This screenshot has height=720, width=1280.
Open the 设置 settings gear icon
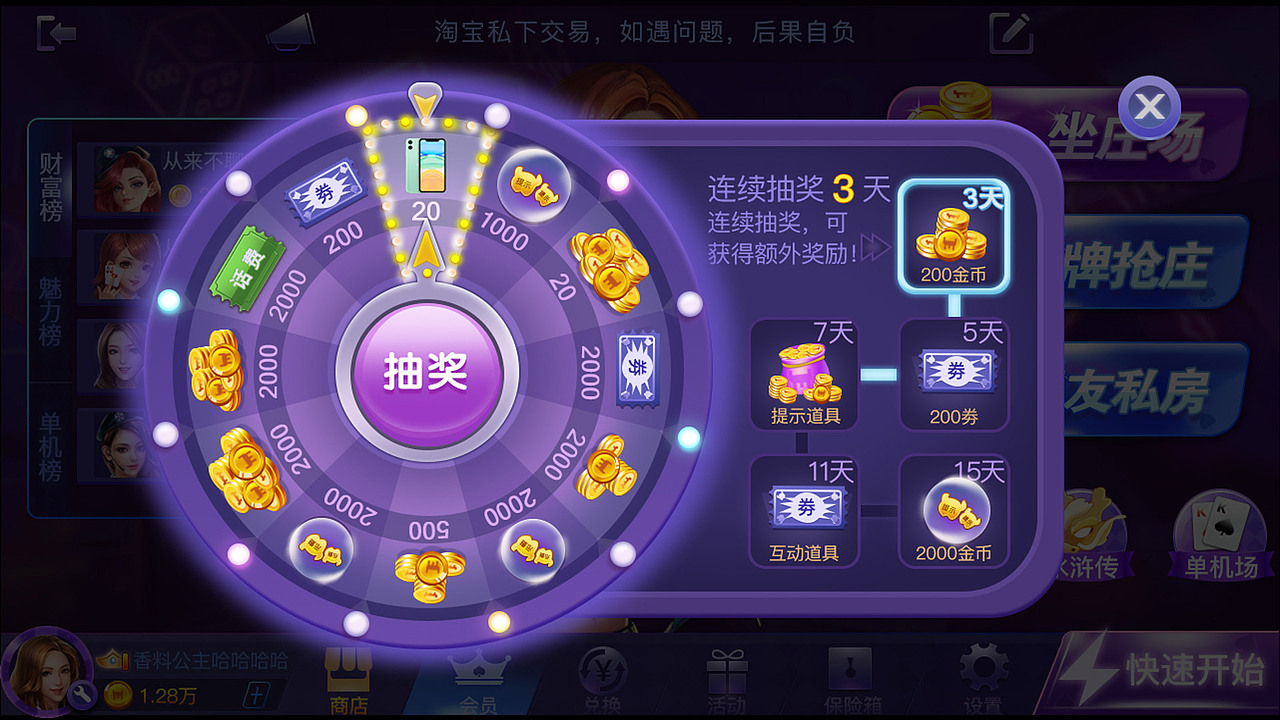982,670
